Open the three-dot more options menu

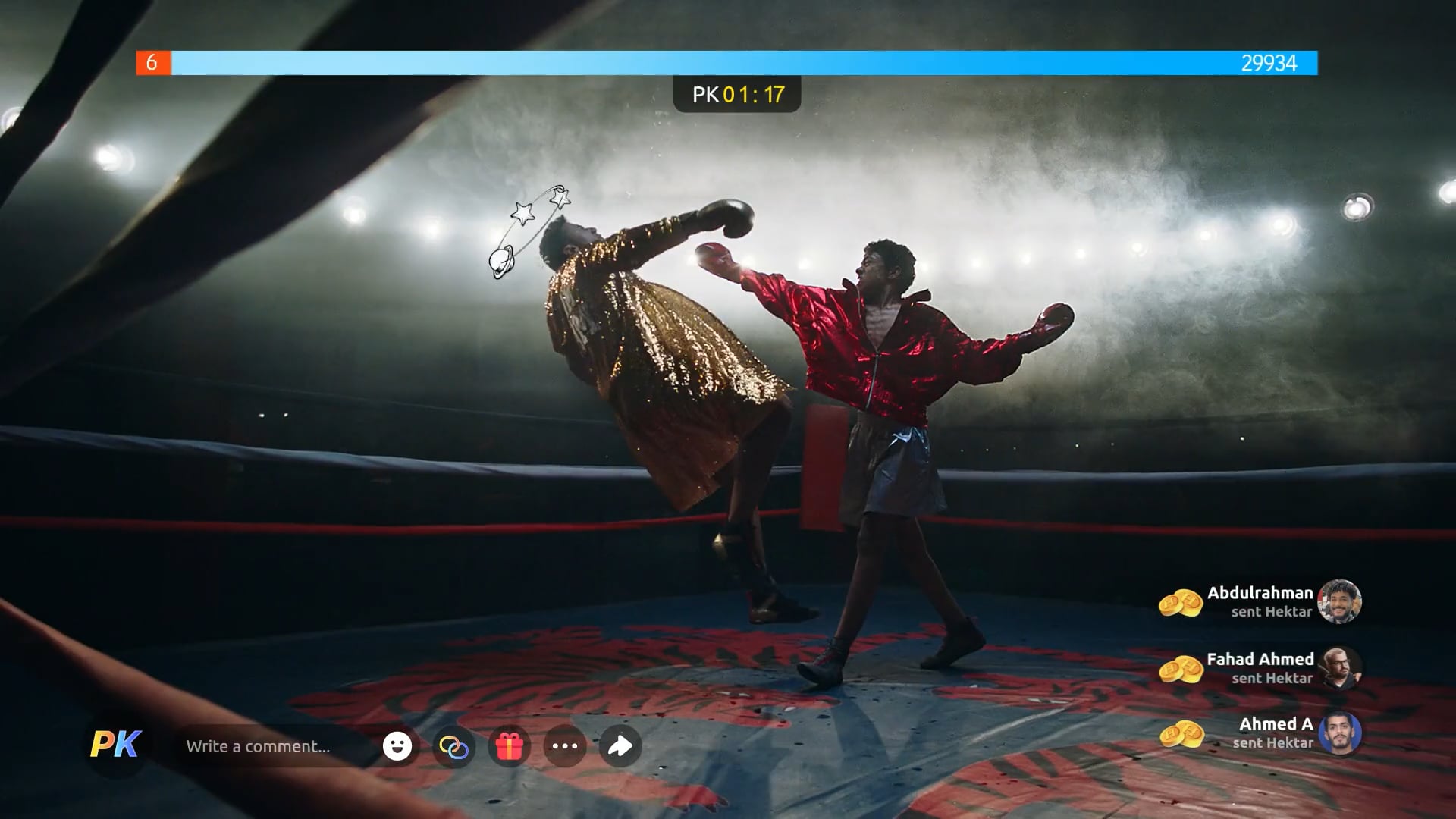click(565, 747)
